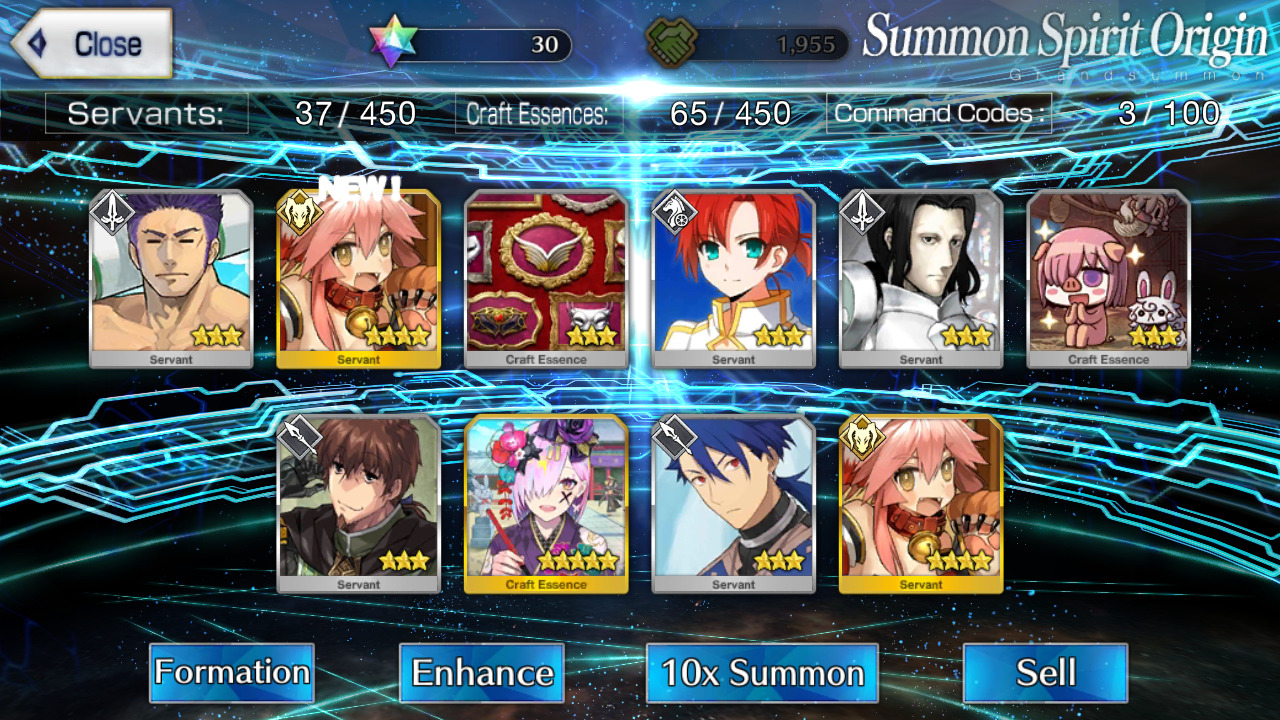Choose the black-haired pale servant card
The width and height of the screenshot is (1280, 720).
tap(921, 279)
